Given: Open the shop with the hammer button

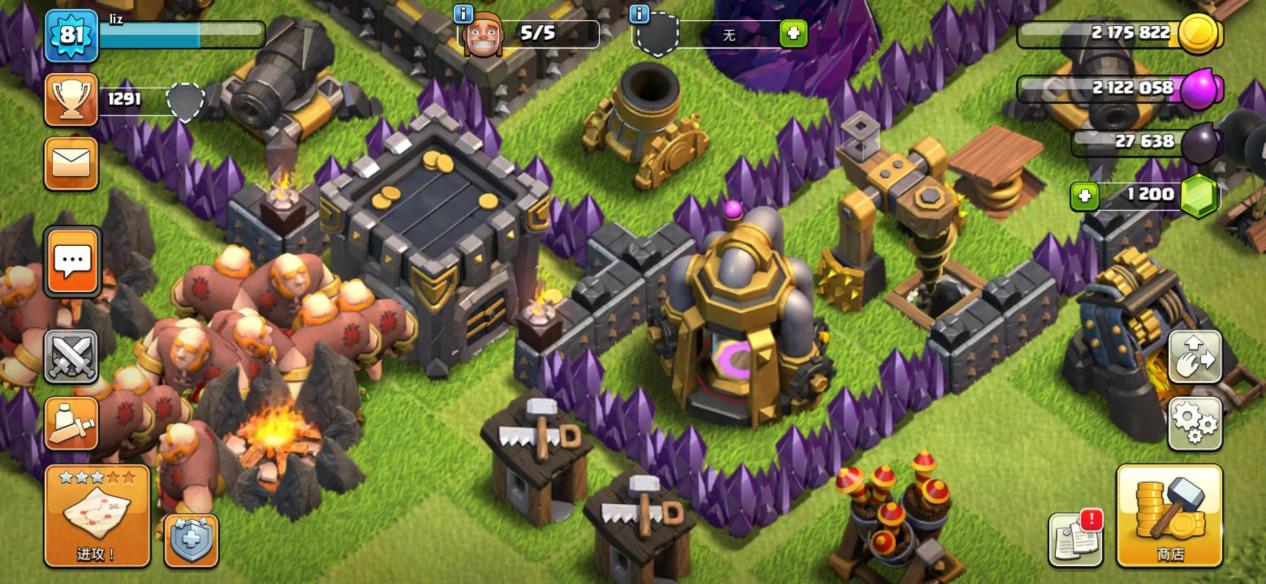Looking at the screenshot, I should click(x=1169, y=515).
